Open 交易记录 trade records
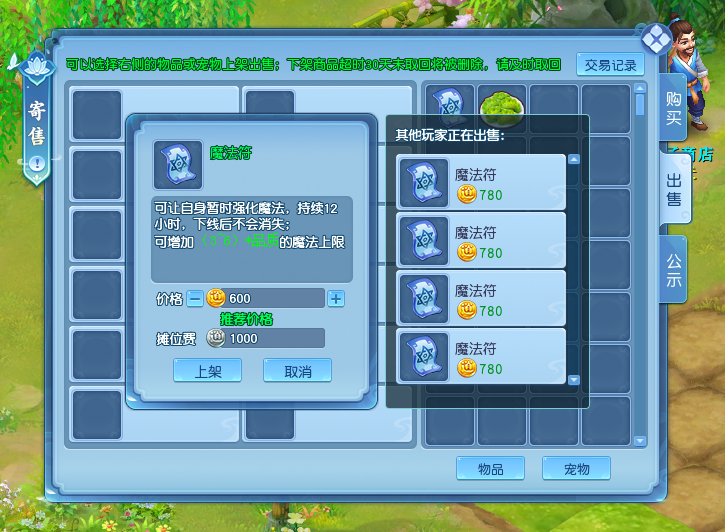Screen dimensions: 725x532 610,65
